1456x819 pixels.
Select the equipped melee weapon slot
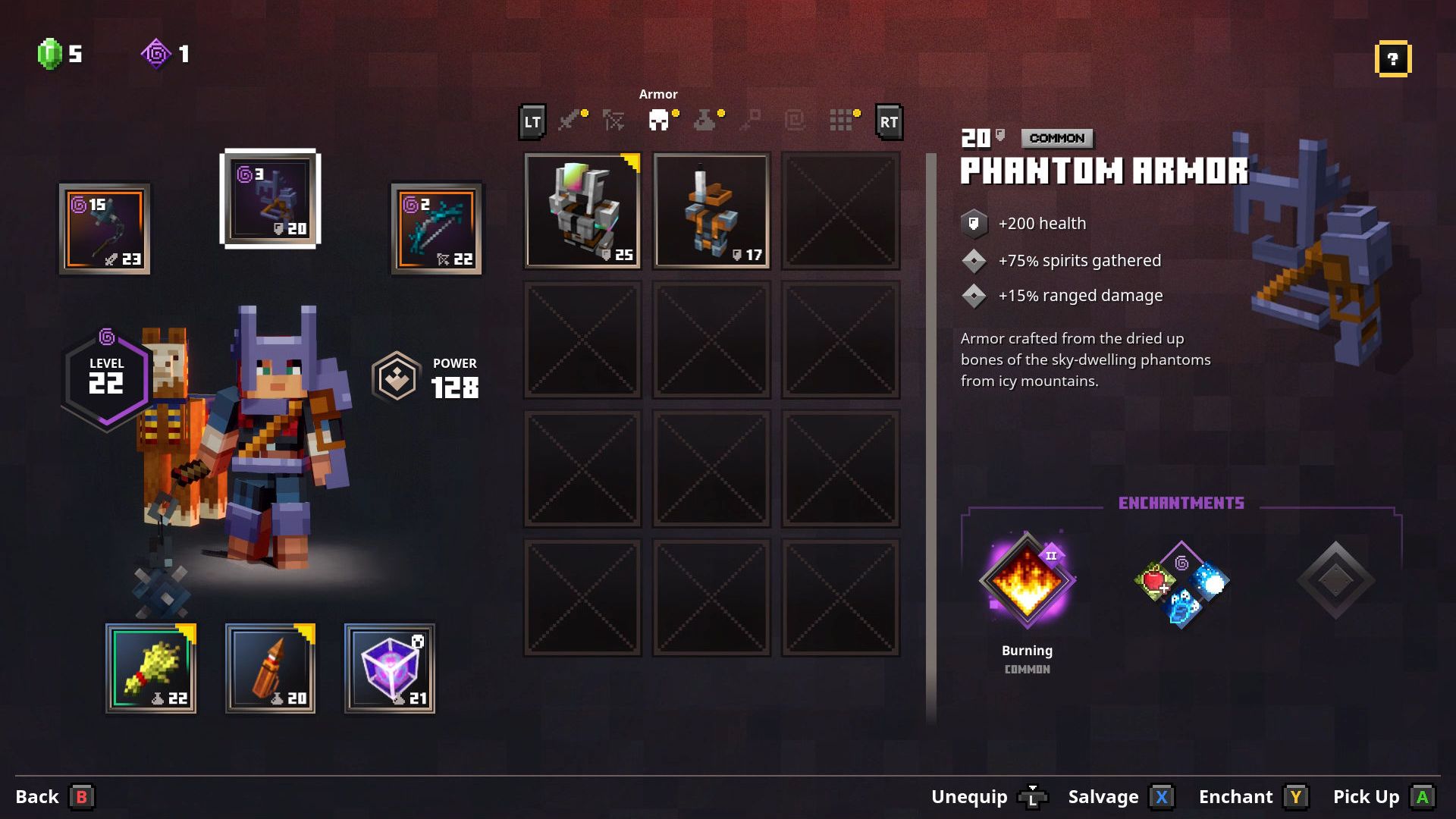click(x=105, y=229)
